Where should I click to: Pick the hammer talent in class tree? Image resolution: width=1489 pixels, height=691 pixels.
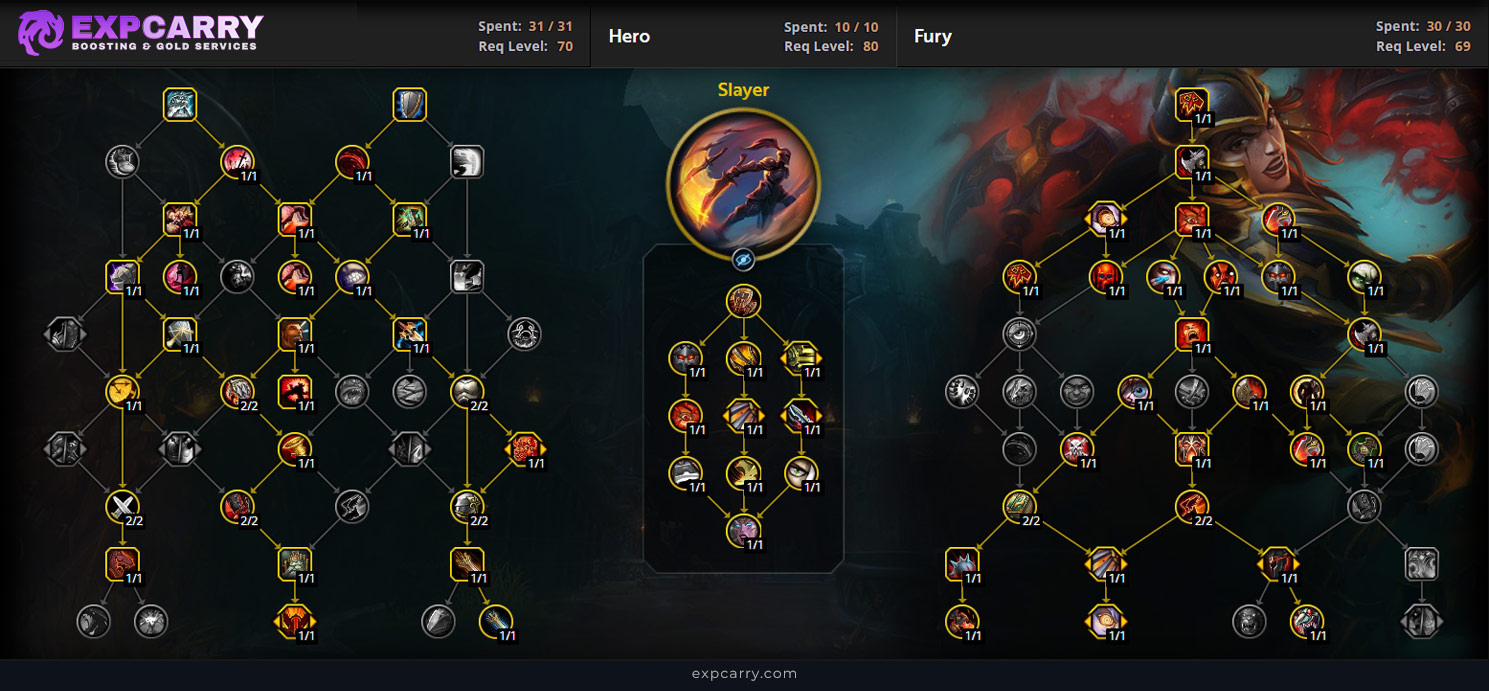pos(180,334)
